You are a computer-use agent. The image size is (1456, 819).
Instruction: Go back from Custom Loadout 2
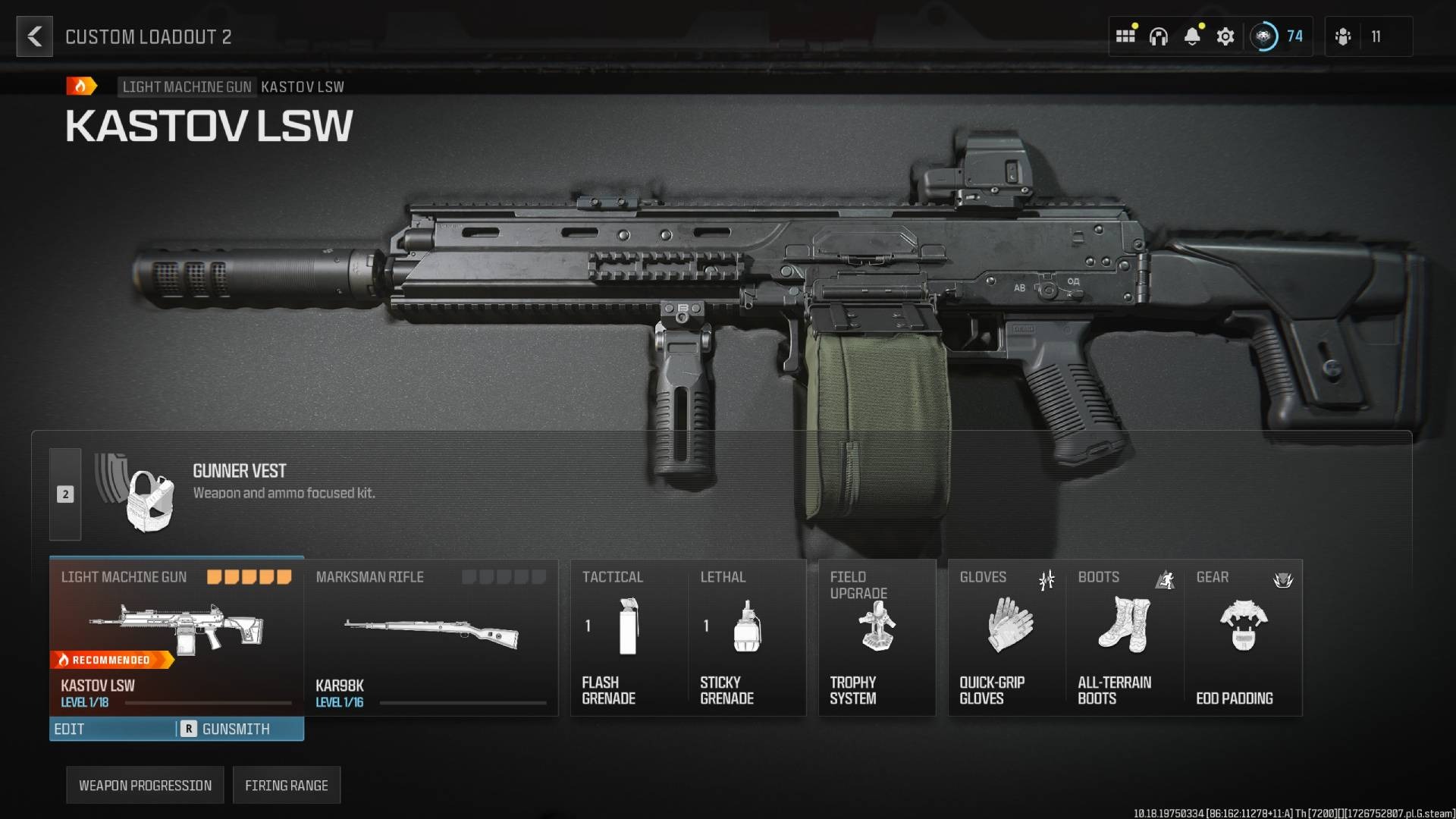tap(35, 36)
